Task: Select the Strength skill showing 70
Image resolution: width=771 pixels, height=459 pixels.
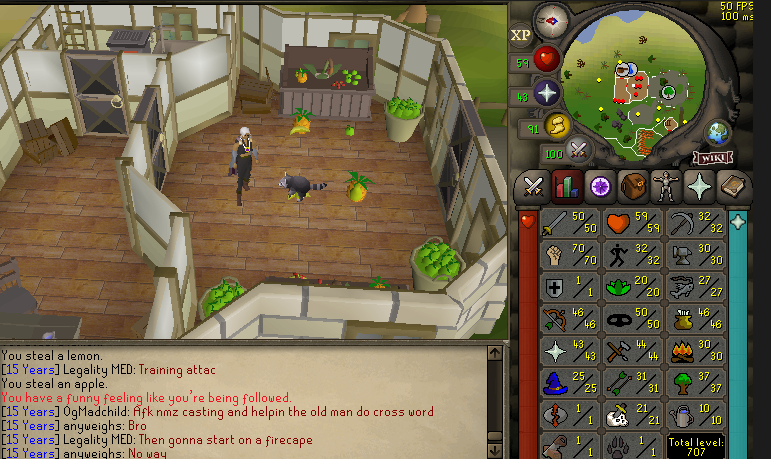Action: 568,254
